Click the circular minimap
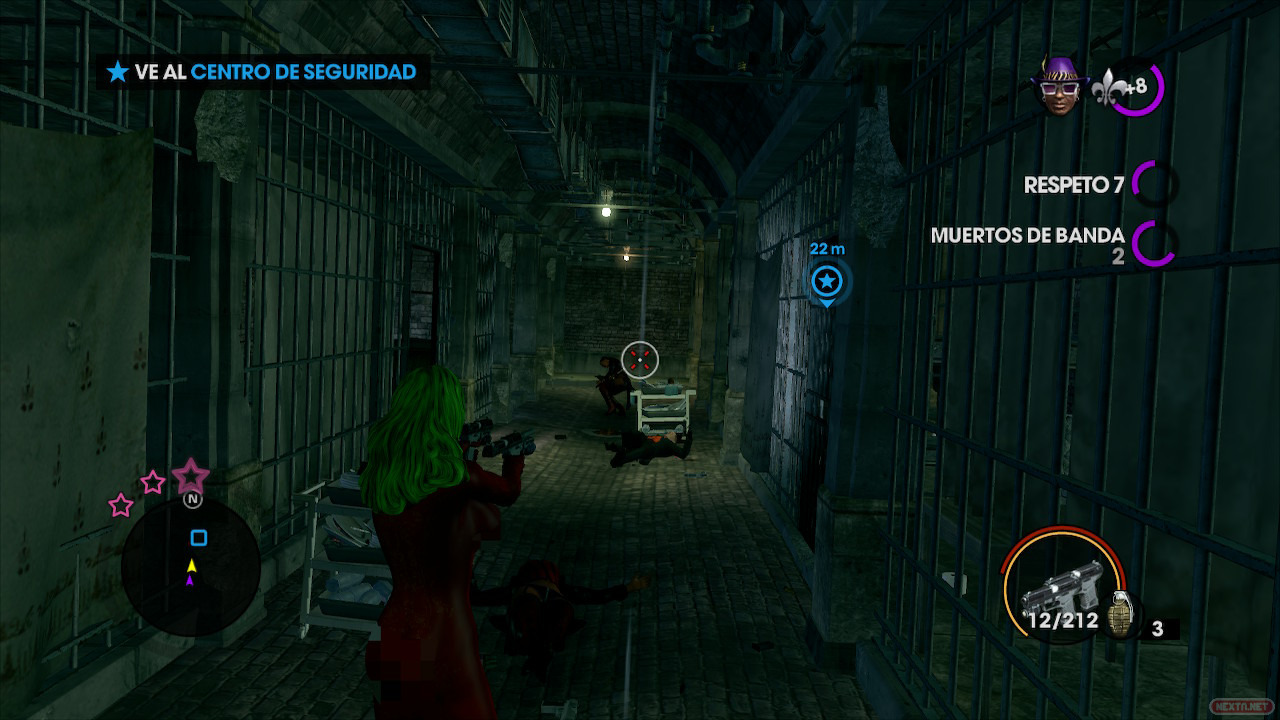This screenshot has height=720, width=1280. click(x=191, y=567)
